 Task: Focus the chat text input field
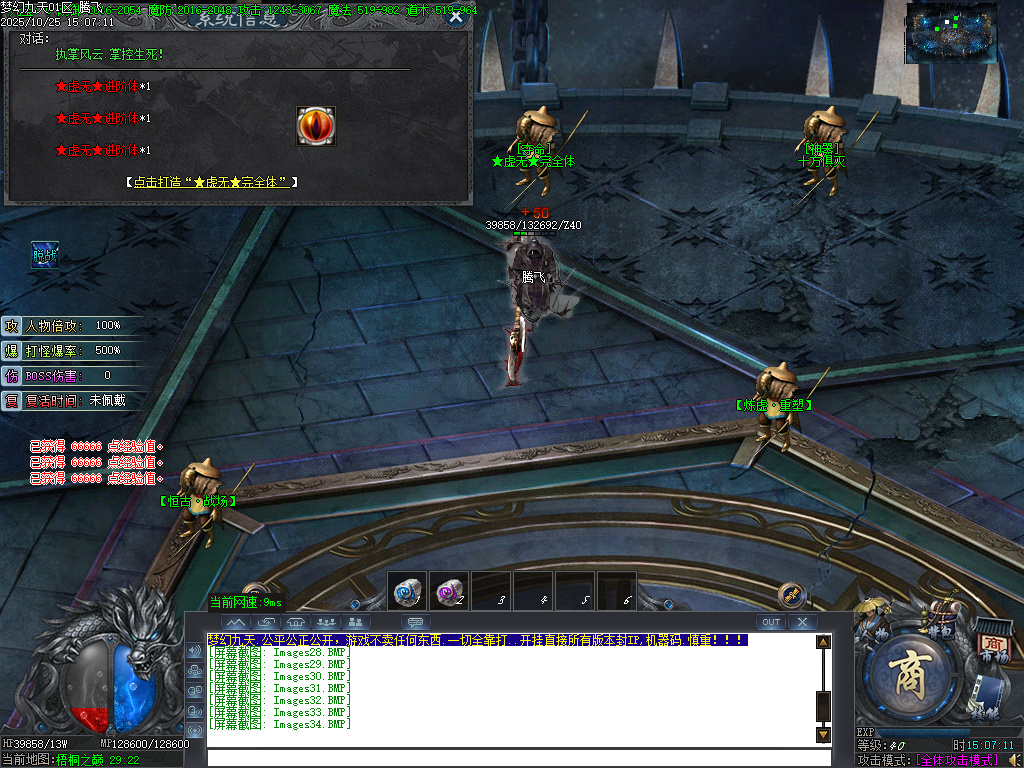(518, 757)
